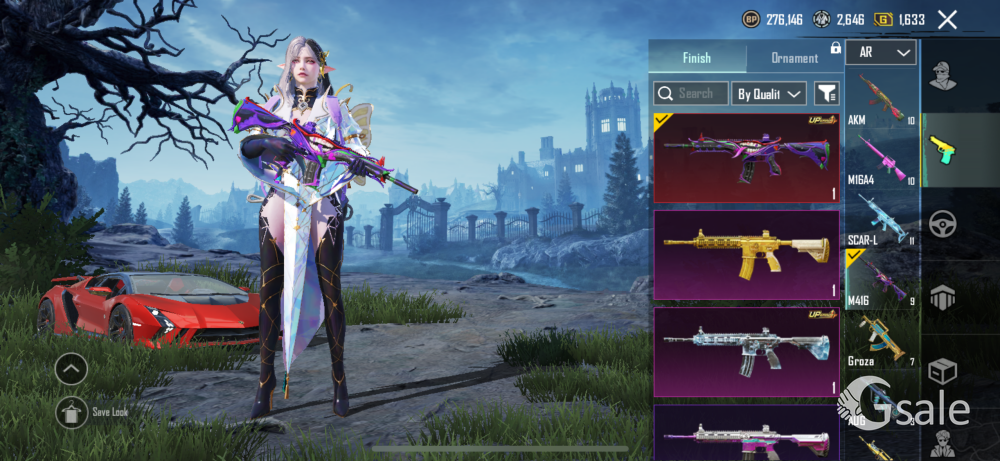The height and width of the screenshot is (461, 1000).
Task: Save the current look
Action: point(72,411)
